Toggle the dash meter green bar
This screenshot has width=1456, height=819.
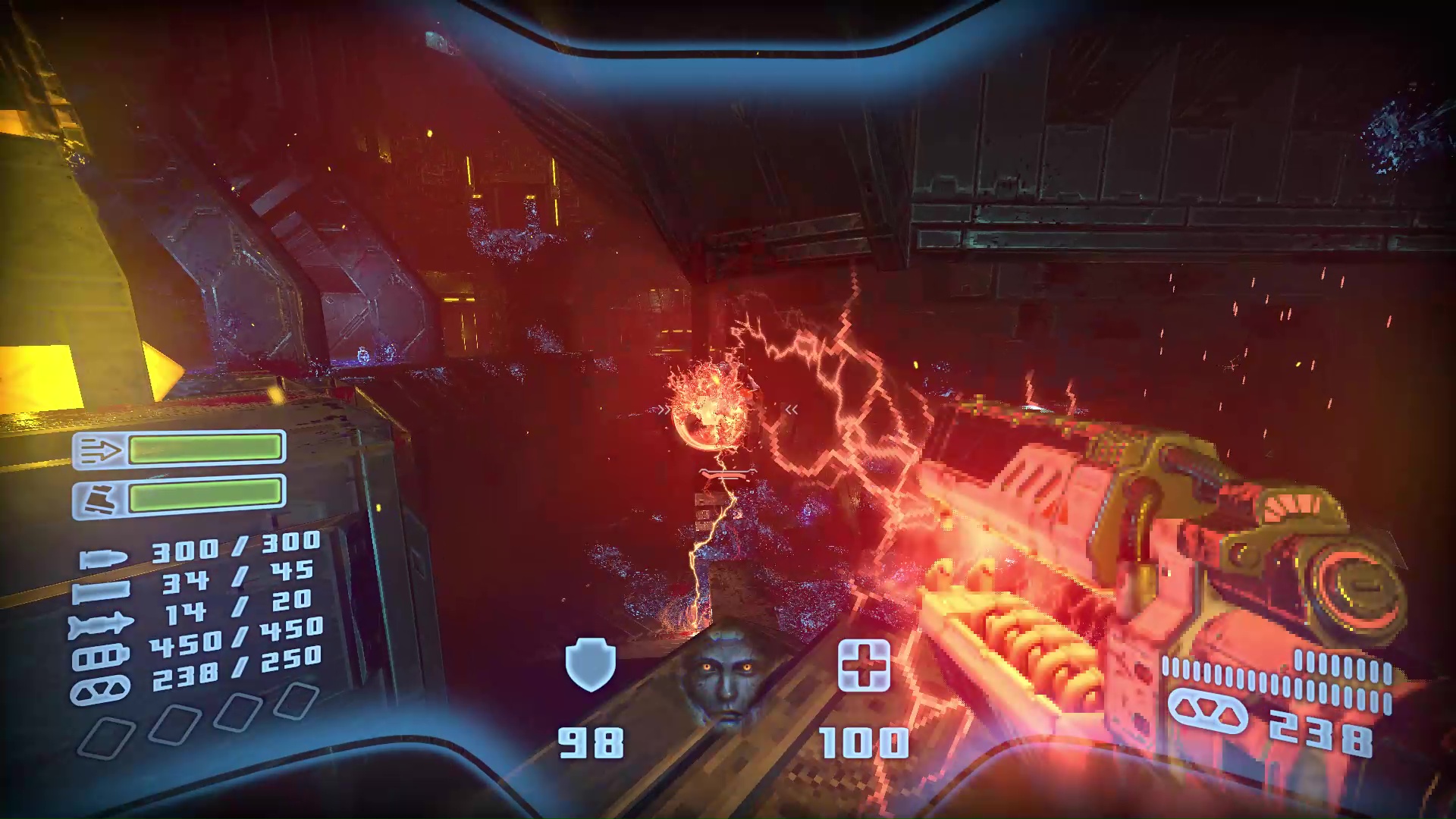click(206, 447)
